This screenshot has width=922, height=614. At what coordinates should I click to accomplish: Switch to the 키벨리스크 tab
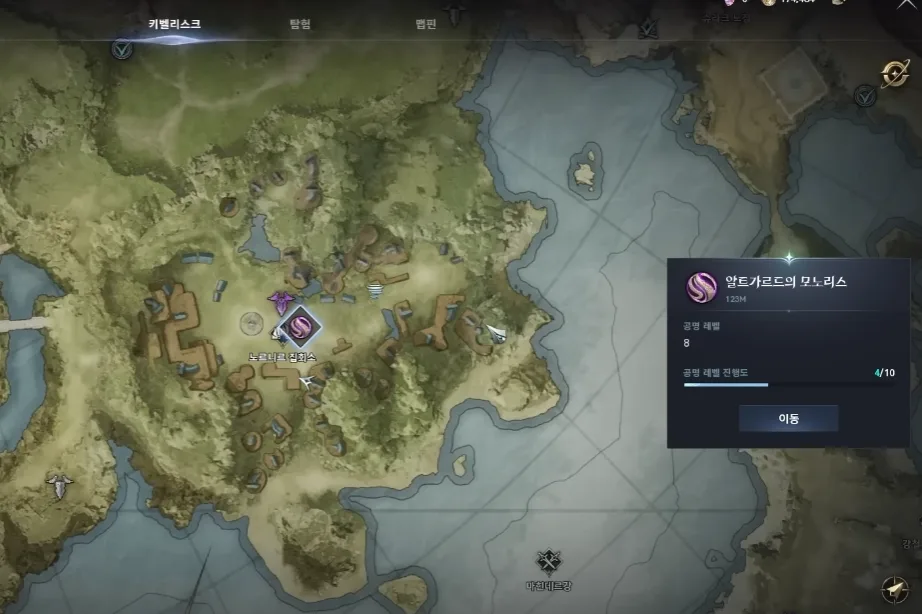pyautogui.click(x=174, y=24)
